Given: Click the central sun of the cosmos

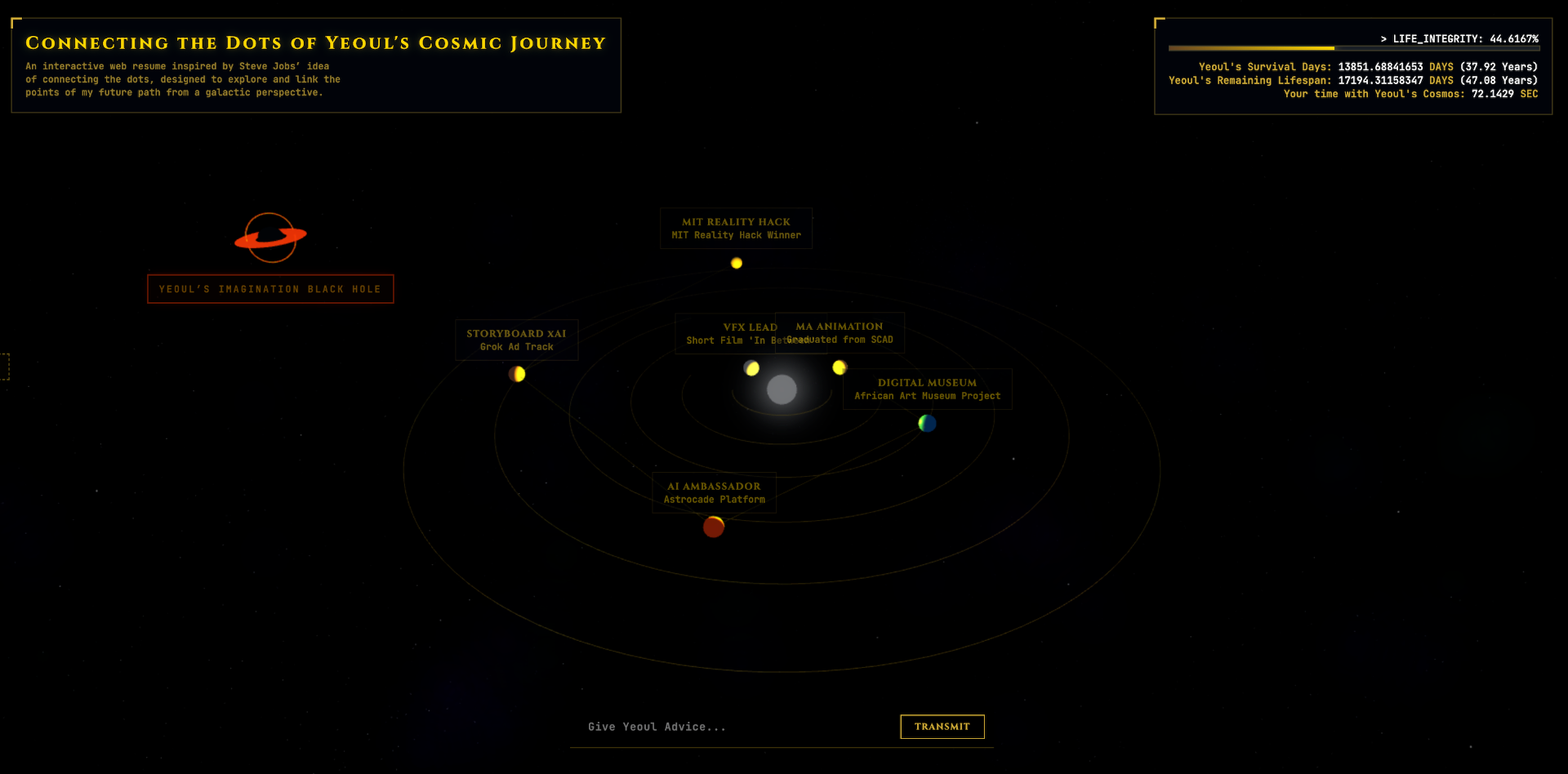Looking at the screenshot, I should pyautogui.click(x=782, y=390).
